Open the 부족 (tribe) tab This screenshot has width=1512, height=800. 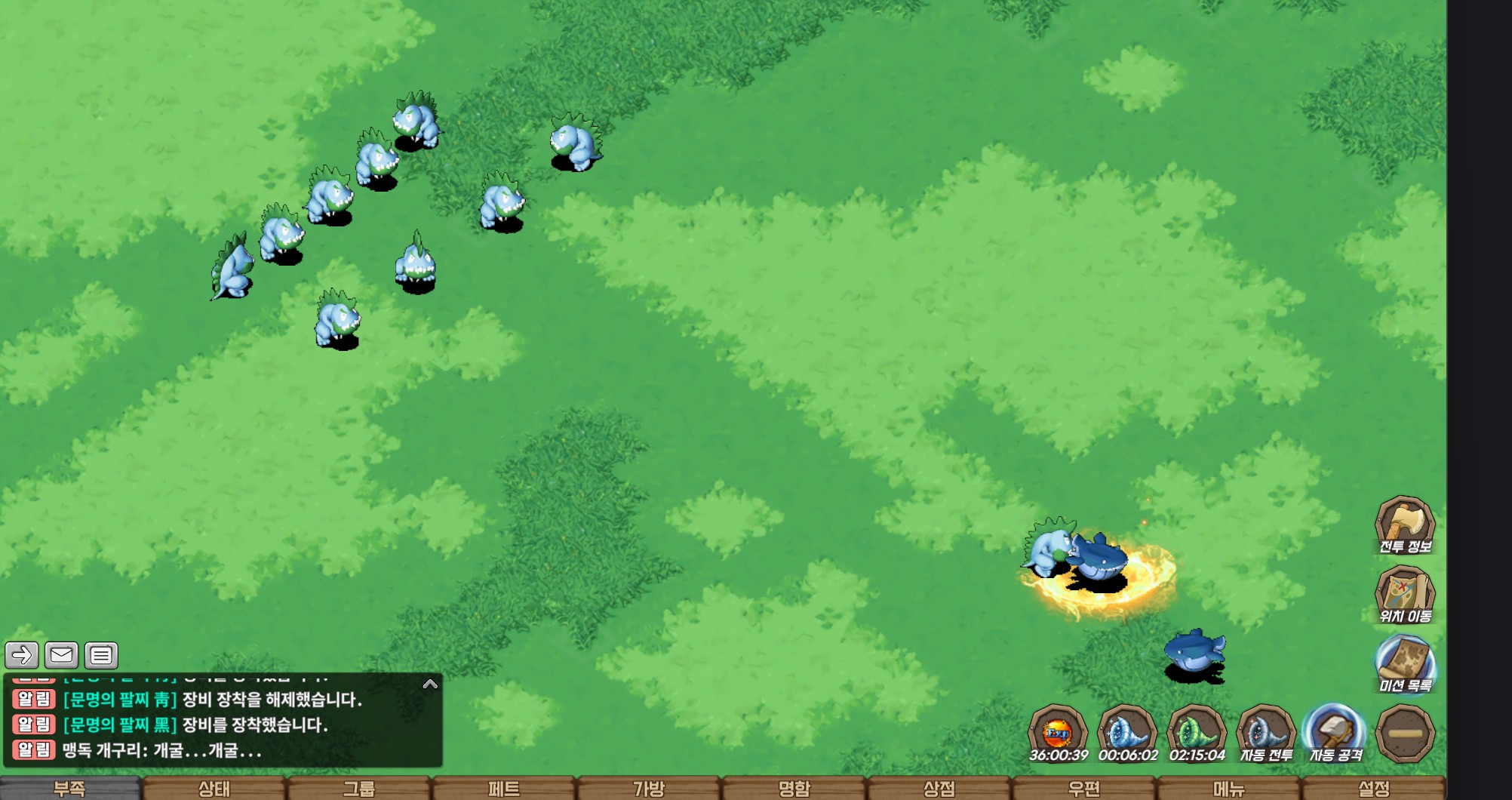click(x=69, y=789)
